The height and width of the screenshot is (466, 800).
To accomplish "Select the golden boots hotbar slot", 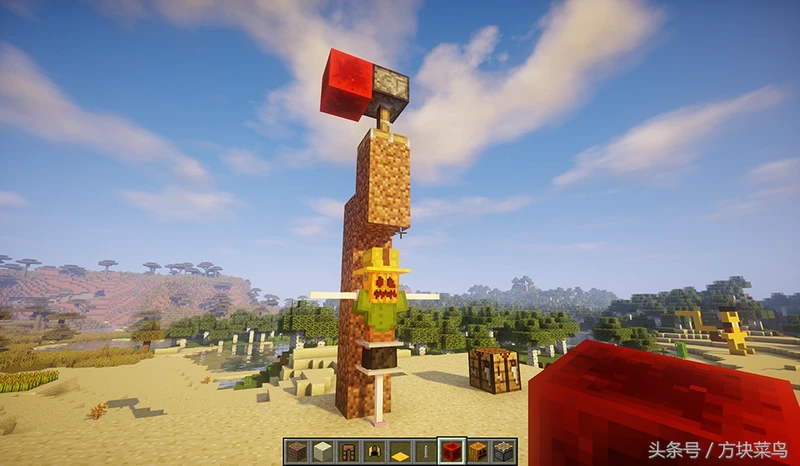I will click(374, 451).
